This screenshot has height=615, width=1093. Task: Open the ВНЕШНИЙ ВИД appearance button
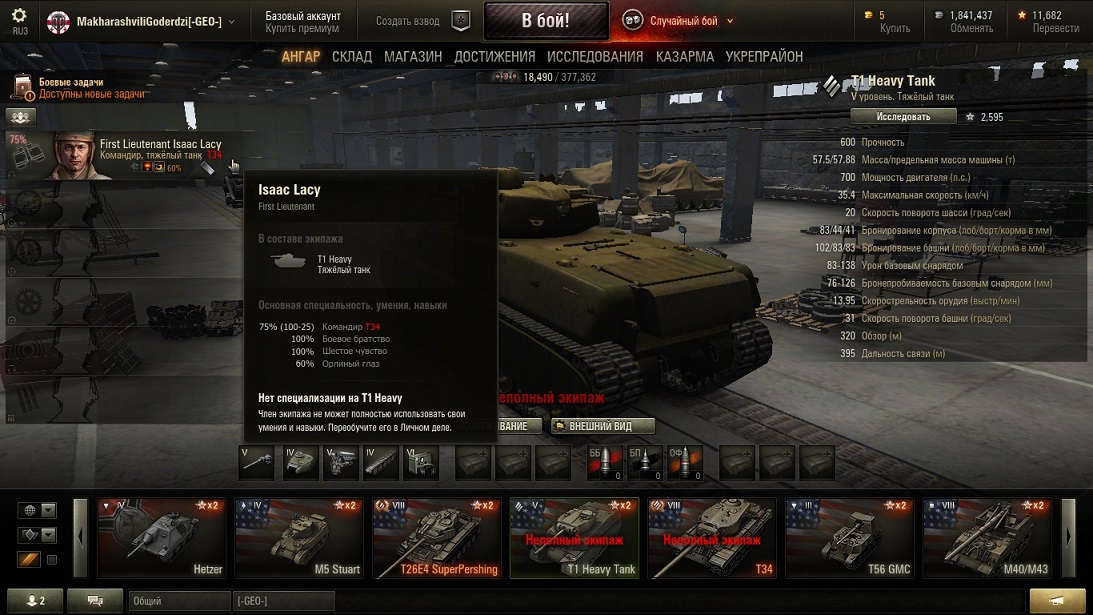click(x=603, y=426)
